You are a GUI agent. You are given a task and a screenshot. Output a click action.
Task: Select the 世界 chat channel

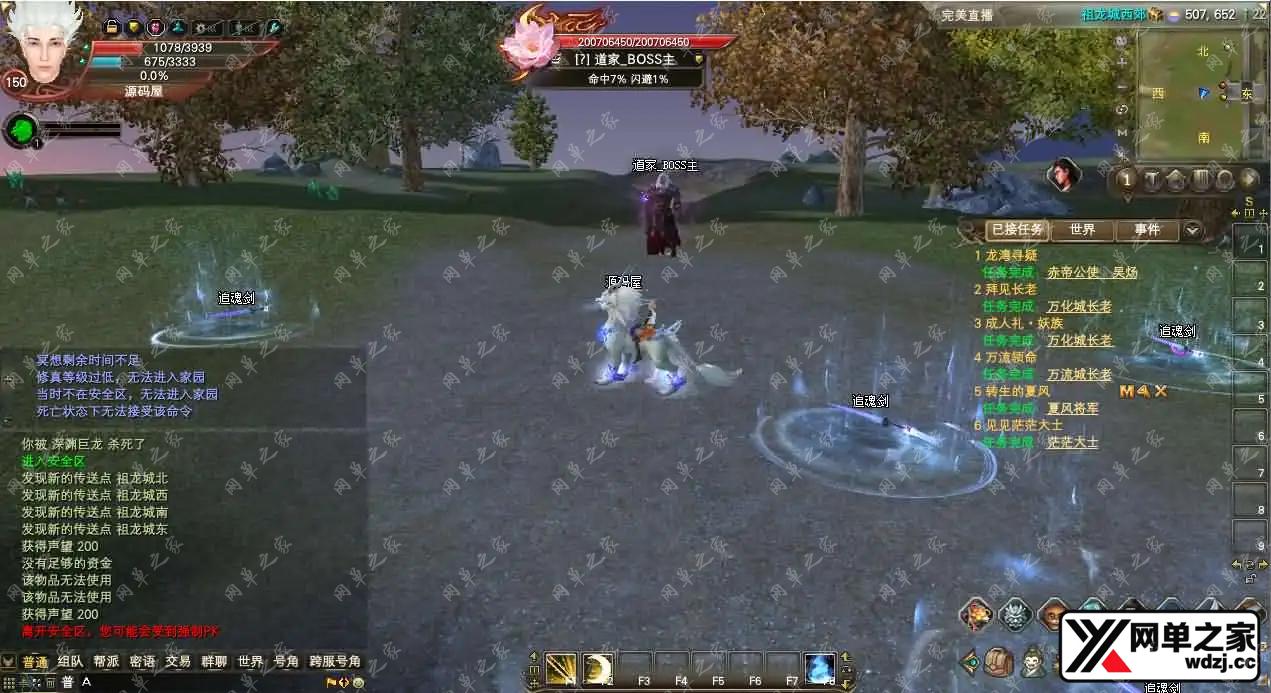tap(250, 662)
